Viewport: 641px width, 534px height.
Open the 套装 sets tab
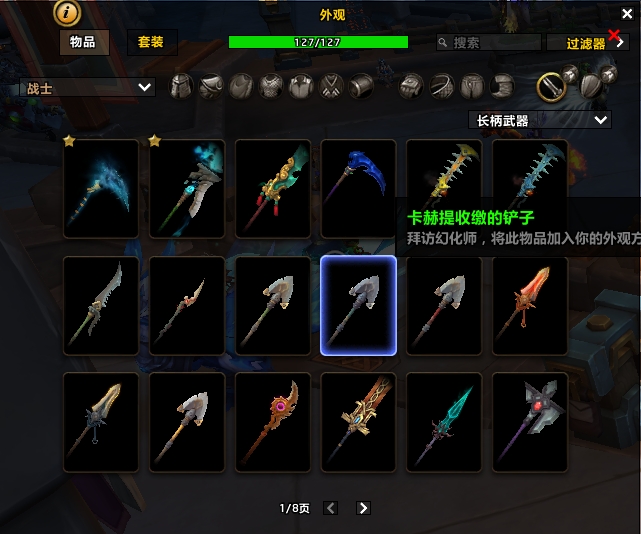(x=151, y=42)
